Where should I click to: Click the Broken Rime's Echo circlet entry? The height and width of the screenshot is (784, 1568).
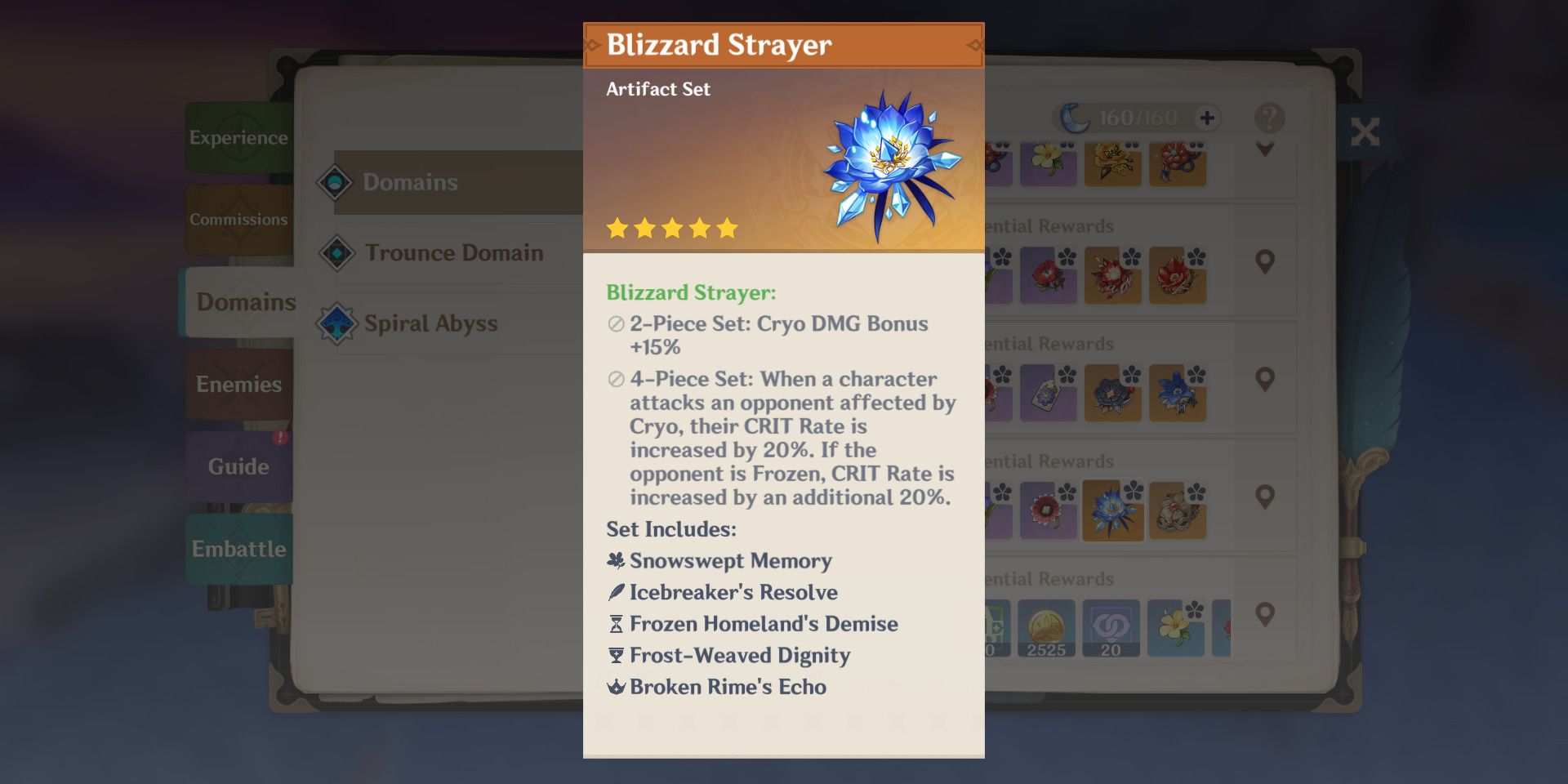(727, 688)
